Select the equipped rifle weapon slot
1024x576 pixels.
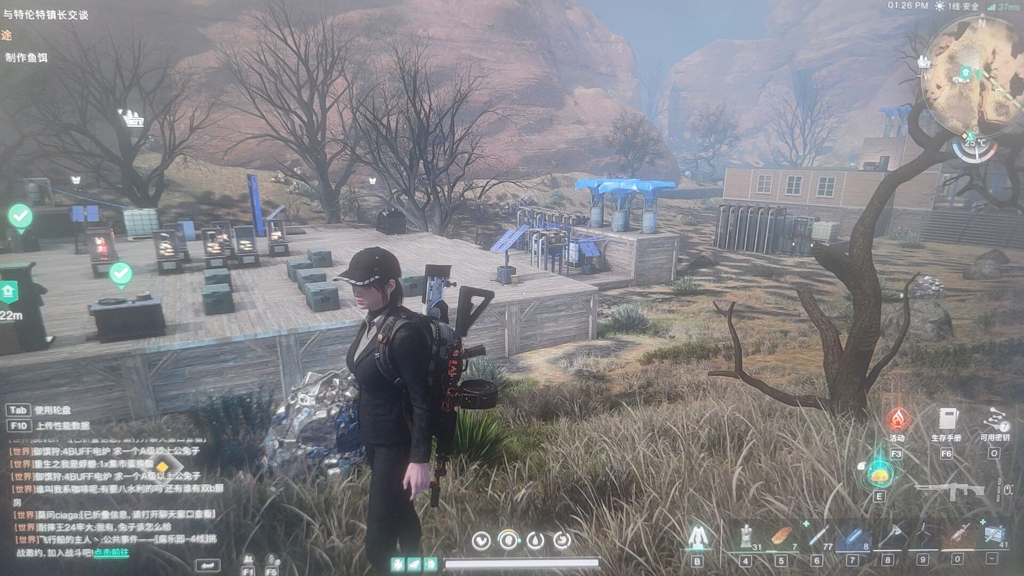pos(949,491)
